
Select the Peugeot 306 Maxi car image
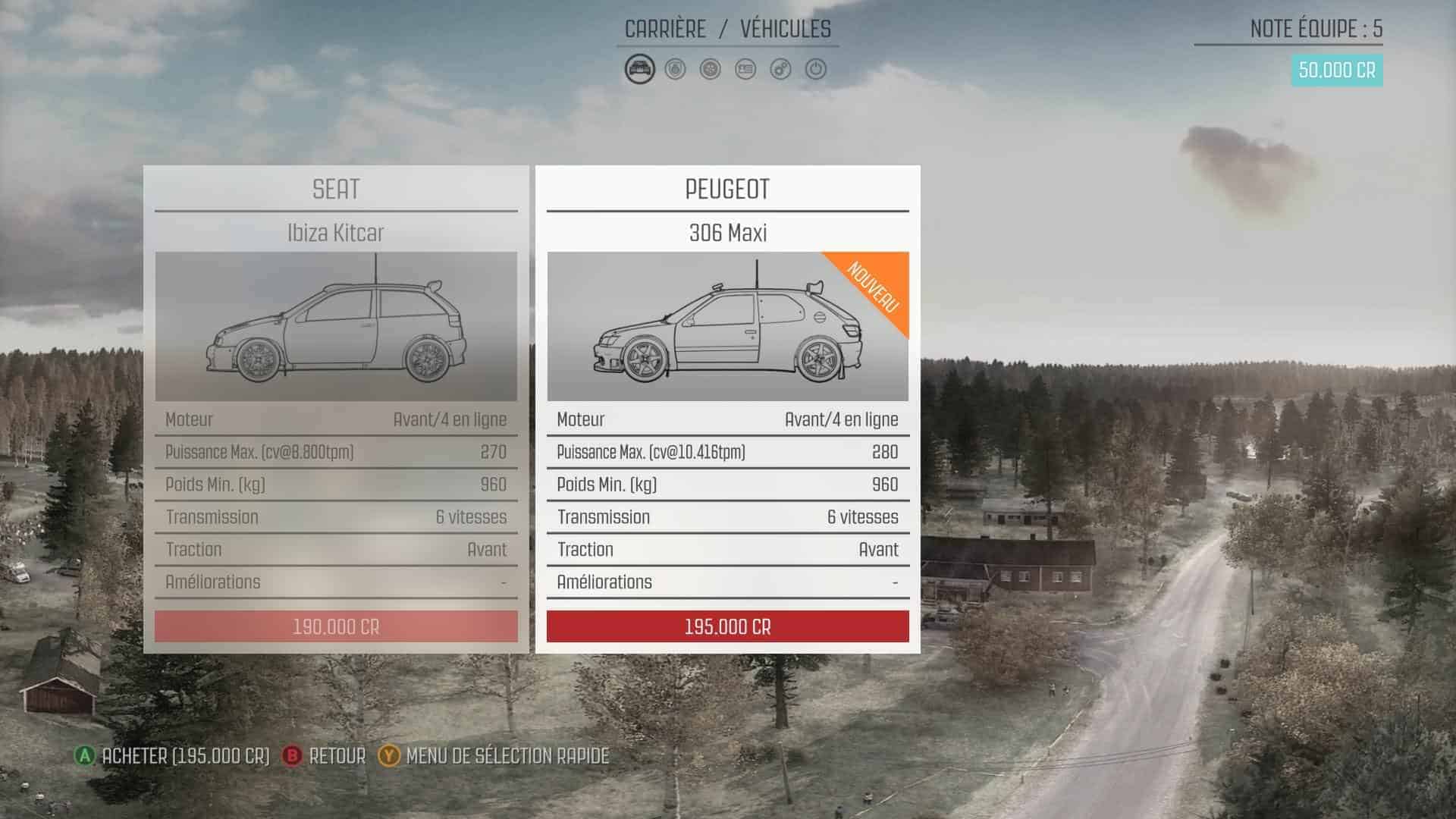pos(727,326)
